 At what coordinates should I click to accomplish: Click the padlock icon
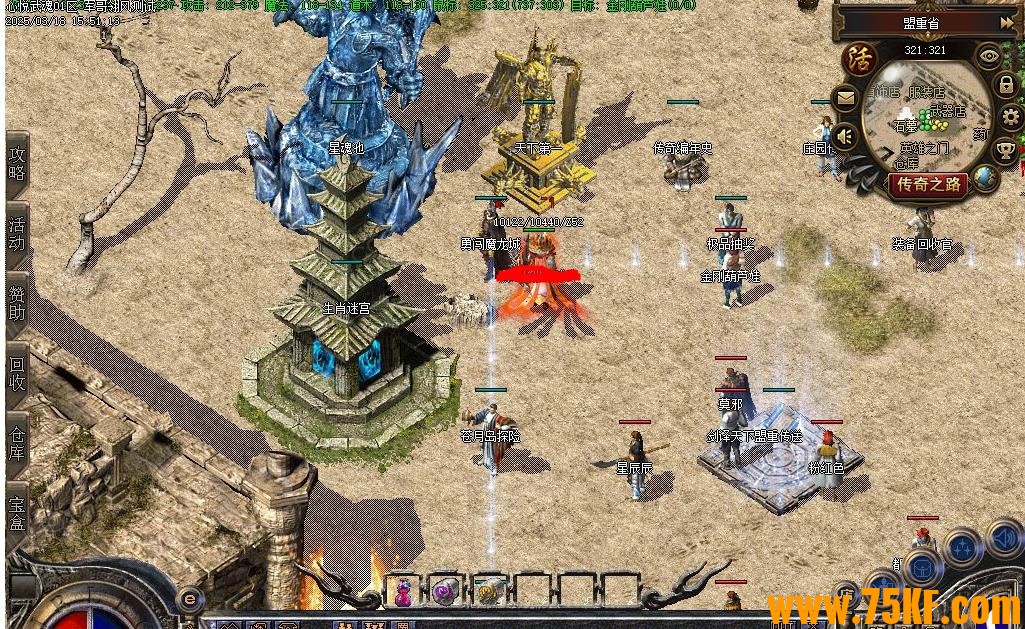[1007, 85]
